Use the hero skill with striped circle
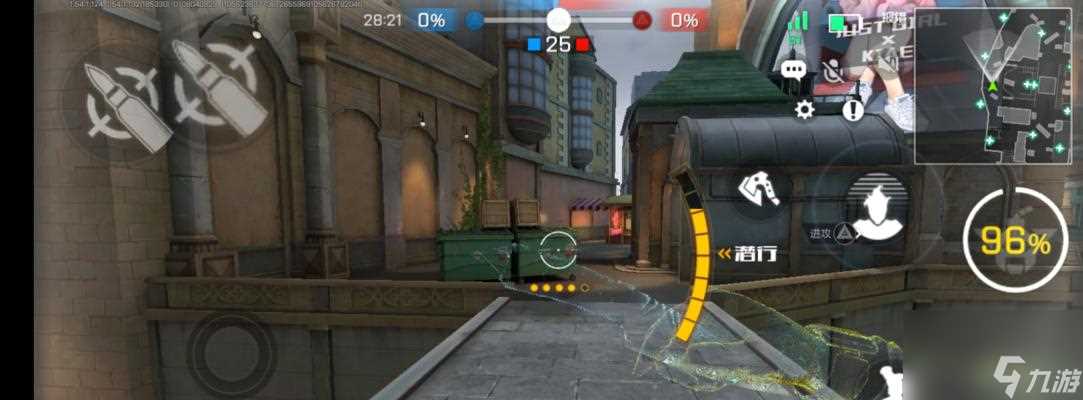This screenshot has width=1083, height=400. point(877,207)
